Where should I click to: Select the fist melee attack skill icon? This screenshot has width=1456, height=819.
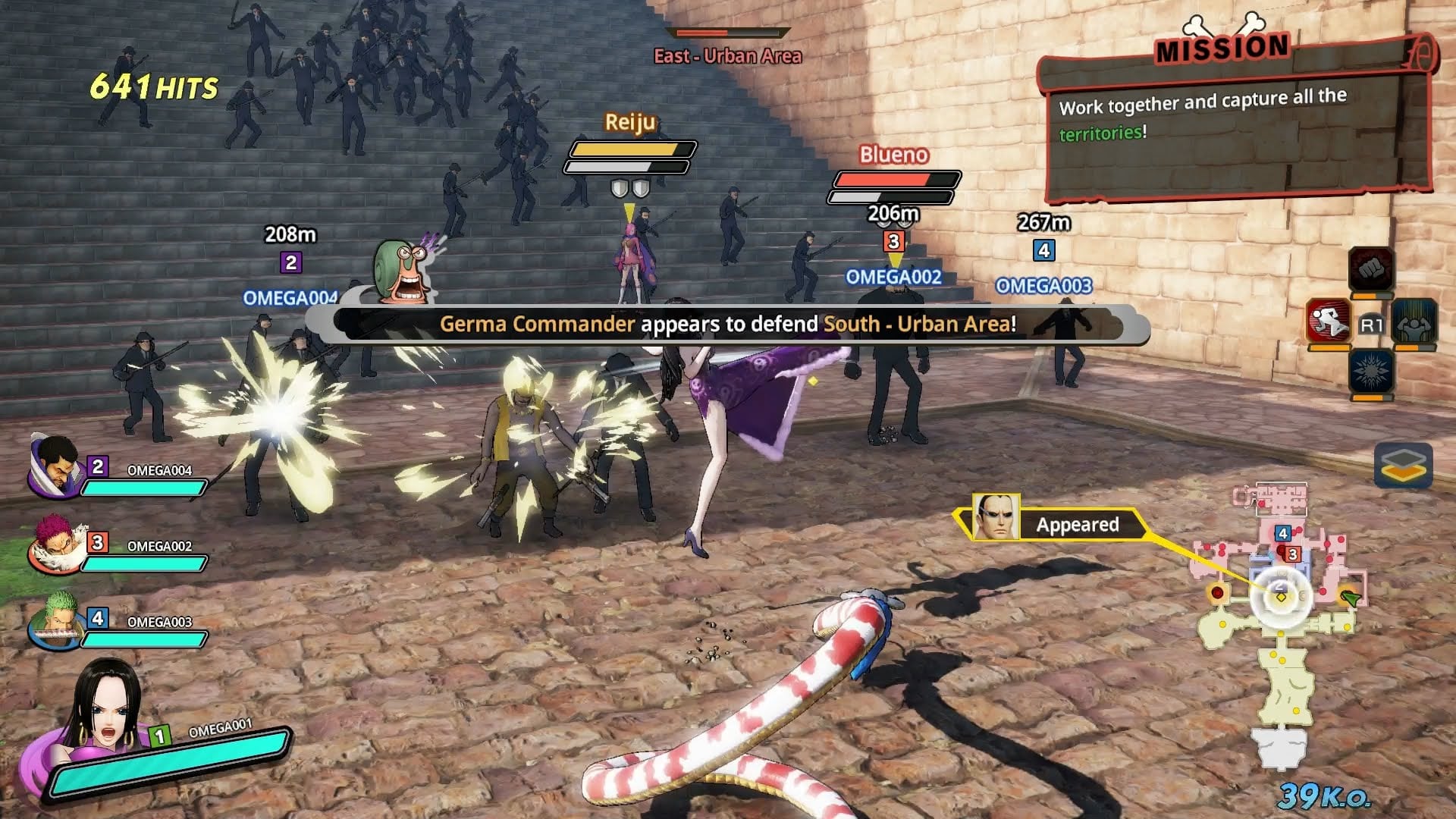tap(1370, 268)
